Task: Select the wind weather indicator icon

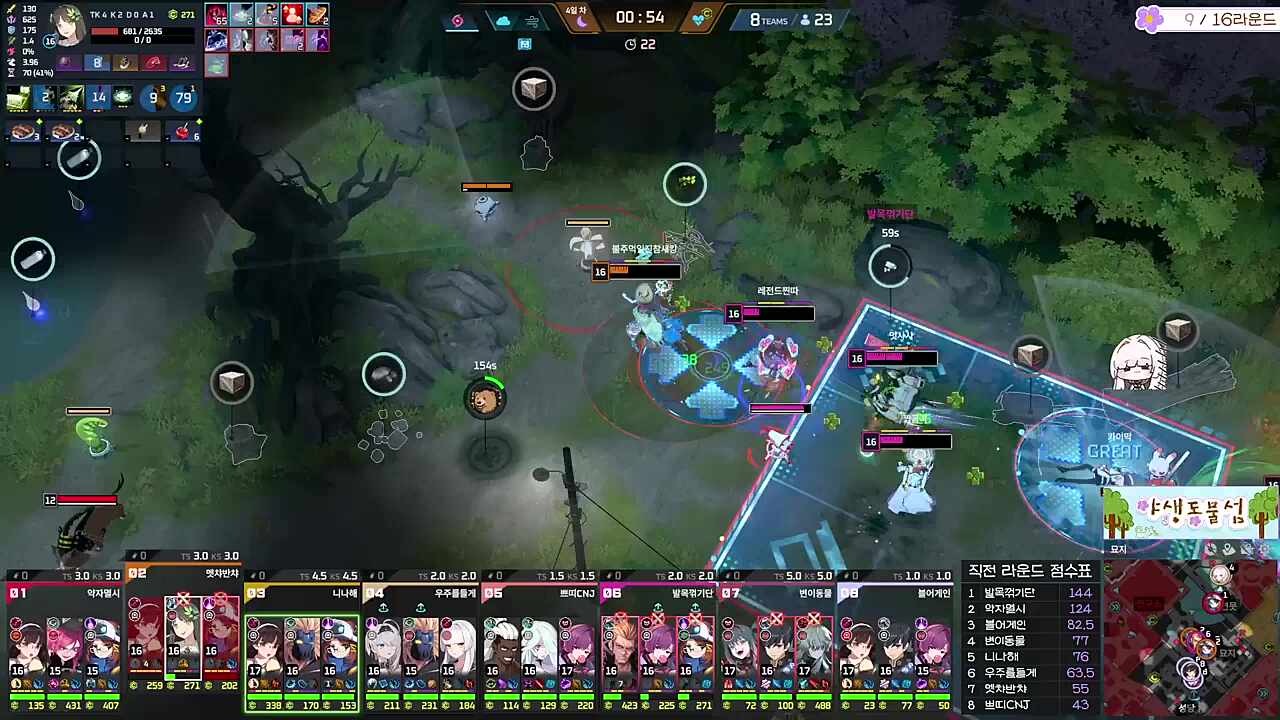Action: pos(532,22)
